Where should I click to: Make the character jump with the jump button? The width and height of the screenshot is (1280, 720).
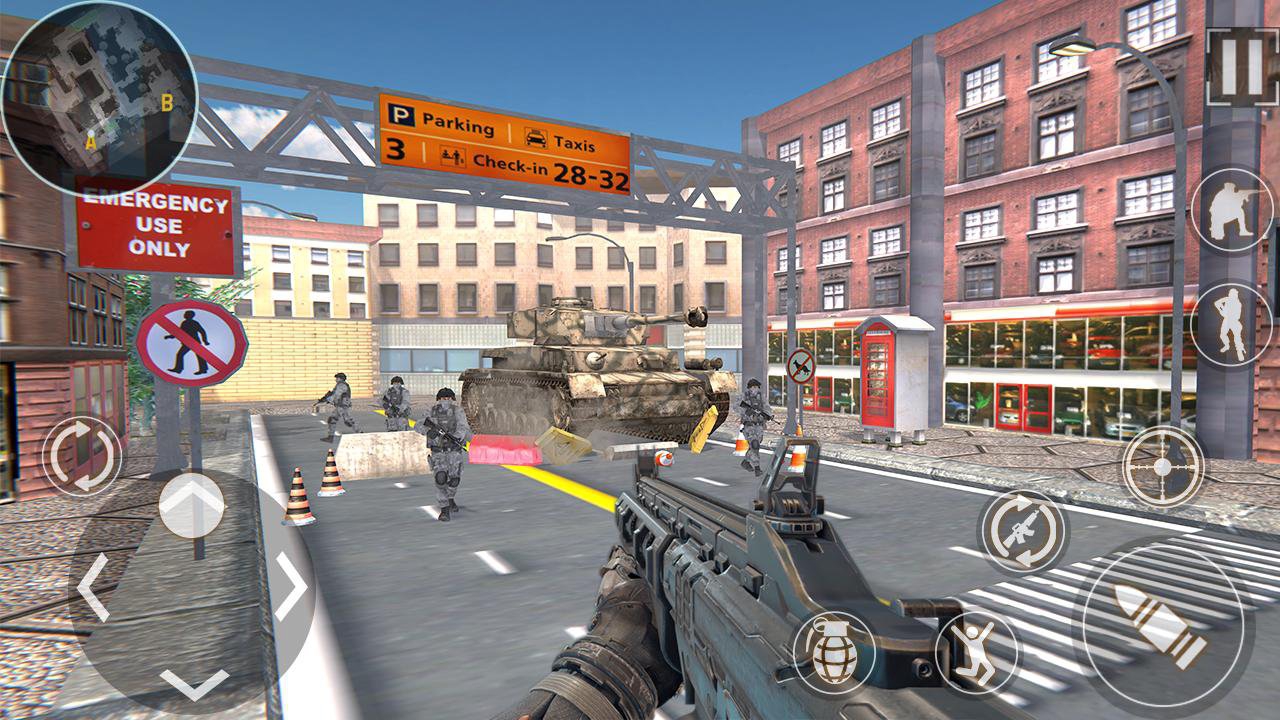976,652
